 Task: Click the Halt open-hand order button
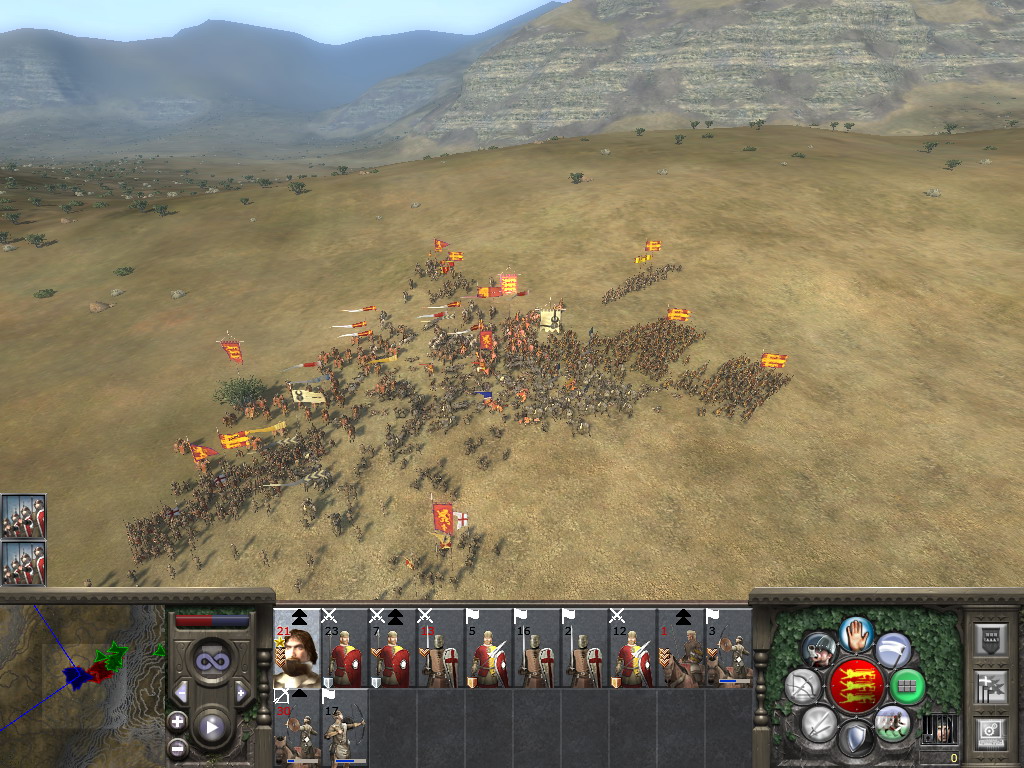pyautogui.click(x=856, y=633)
